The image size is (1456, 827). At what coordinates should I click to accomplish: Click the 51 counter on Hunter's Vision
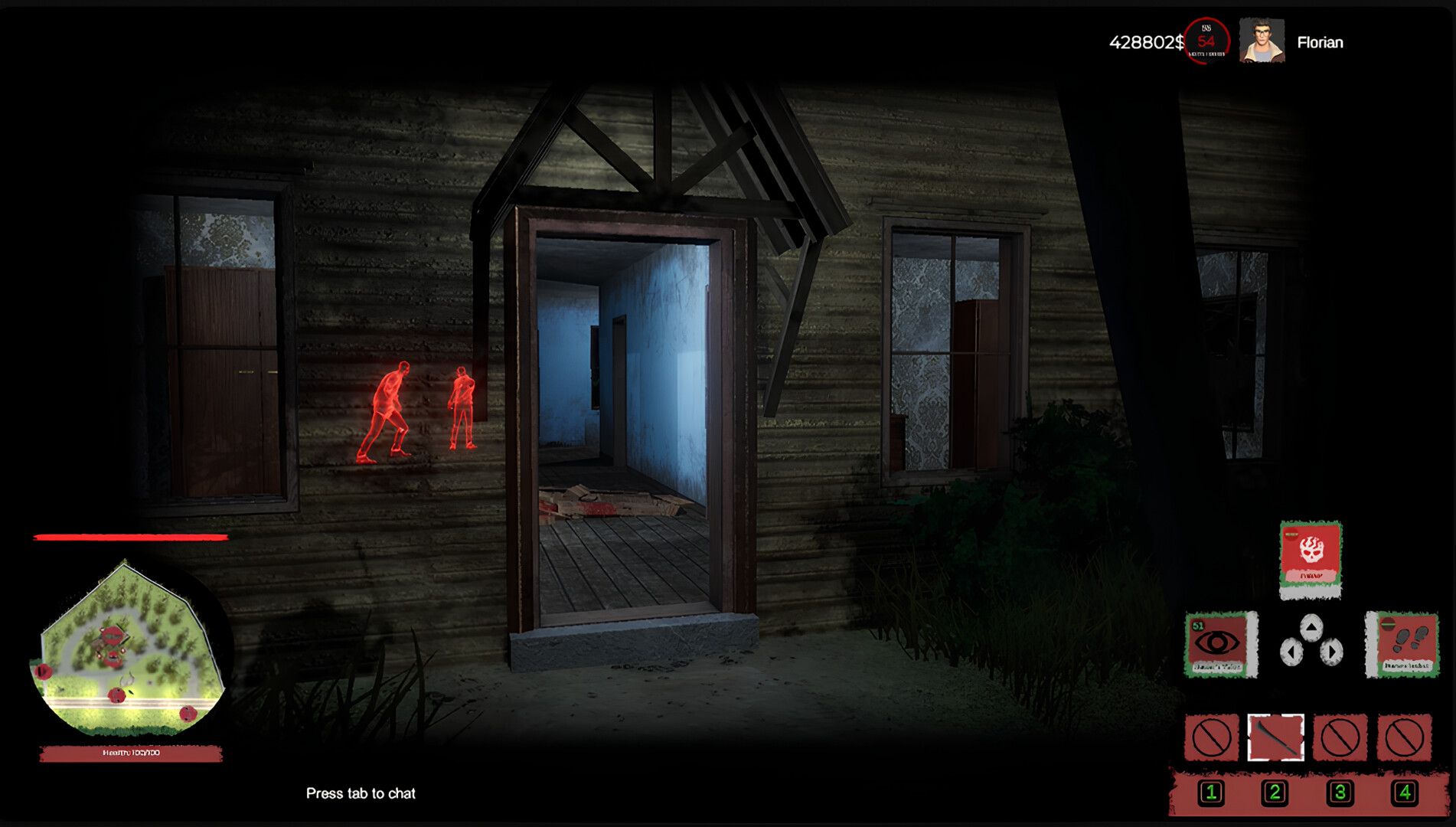point(1197,626)
